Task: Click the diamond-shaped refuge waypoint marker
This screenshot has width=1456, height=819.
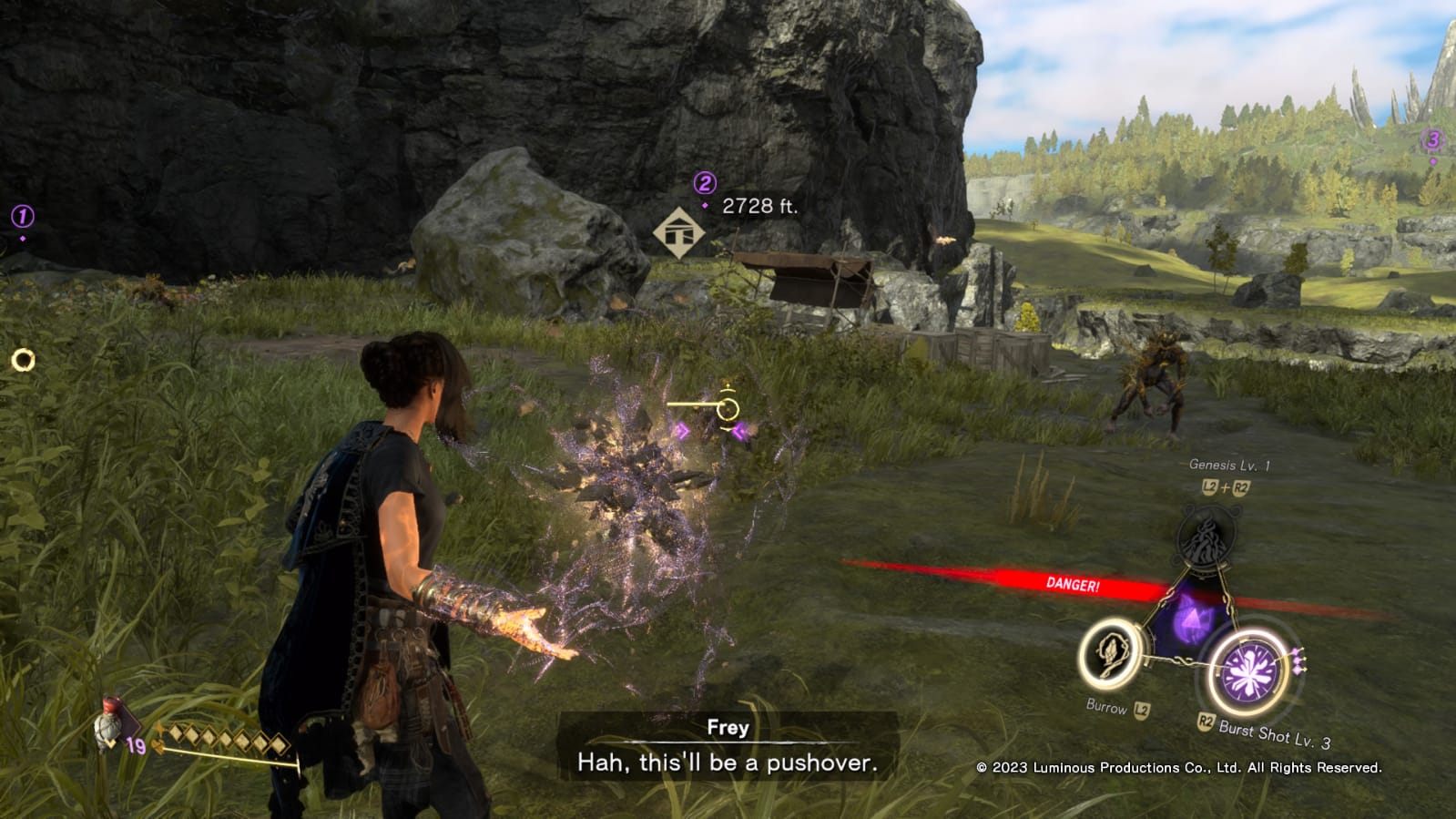Action: click(678, 233)
